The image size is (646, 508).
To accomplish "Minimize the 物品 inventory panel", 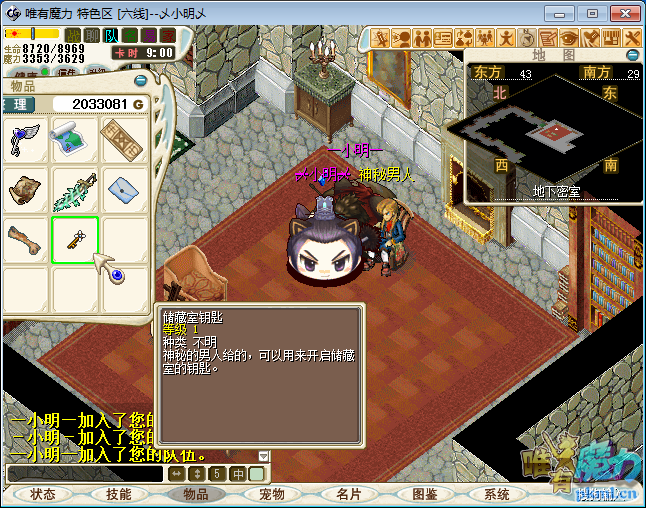I will tap(141, 80).
